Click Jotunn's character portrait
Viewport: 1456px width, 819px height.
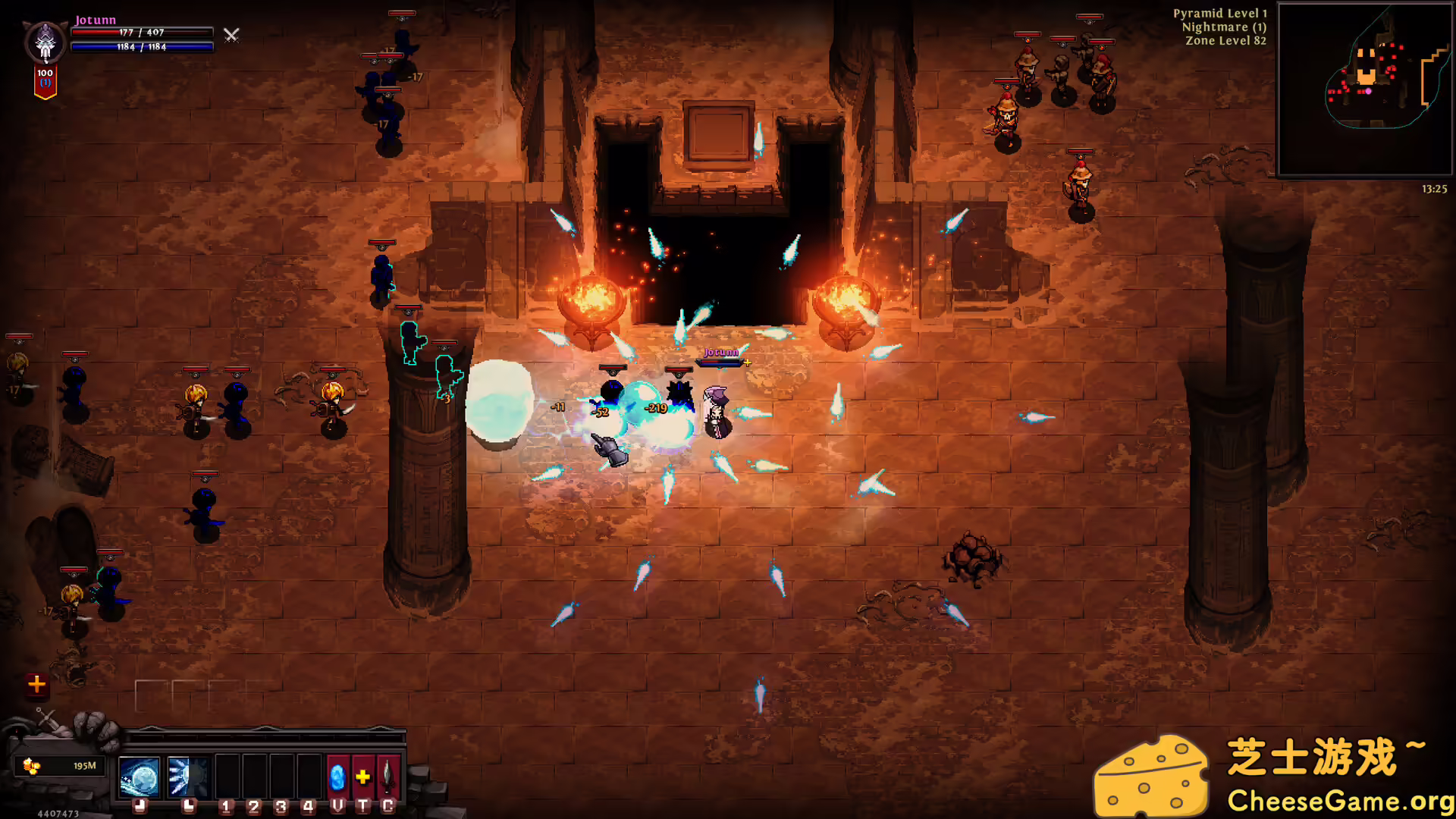[x=45, y=42]
